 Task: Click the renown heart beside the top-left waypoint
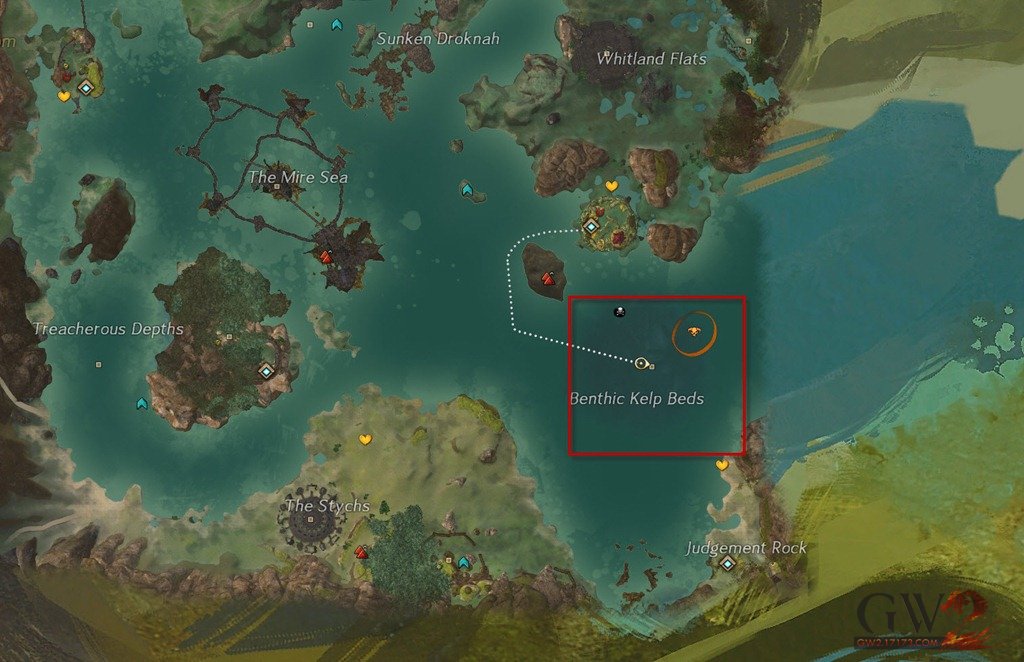point(64,97)
